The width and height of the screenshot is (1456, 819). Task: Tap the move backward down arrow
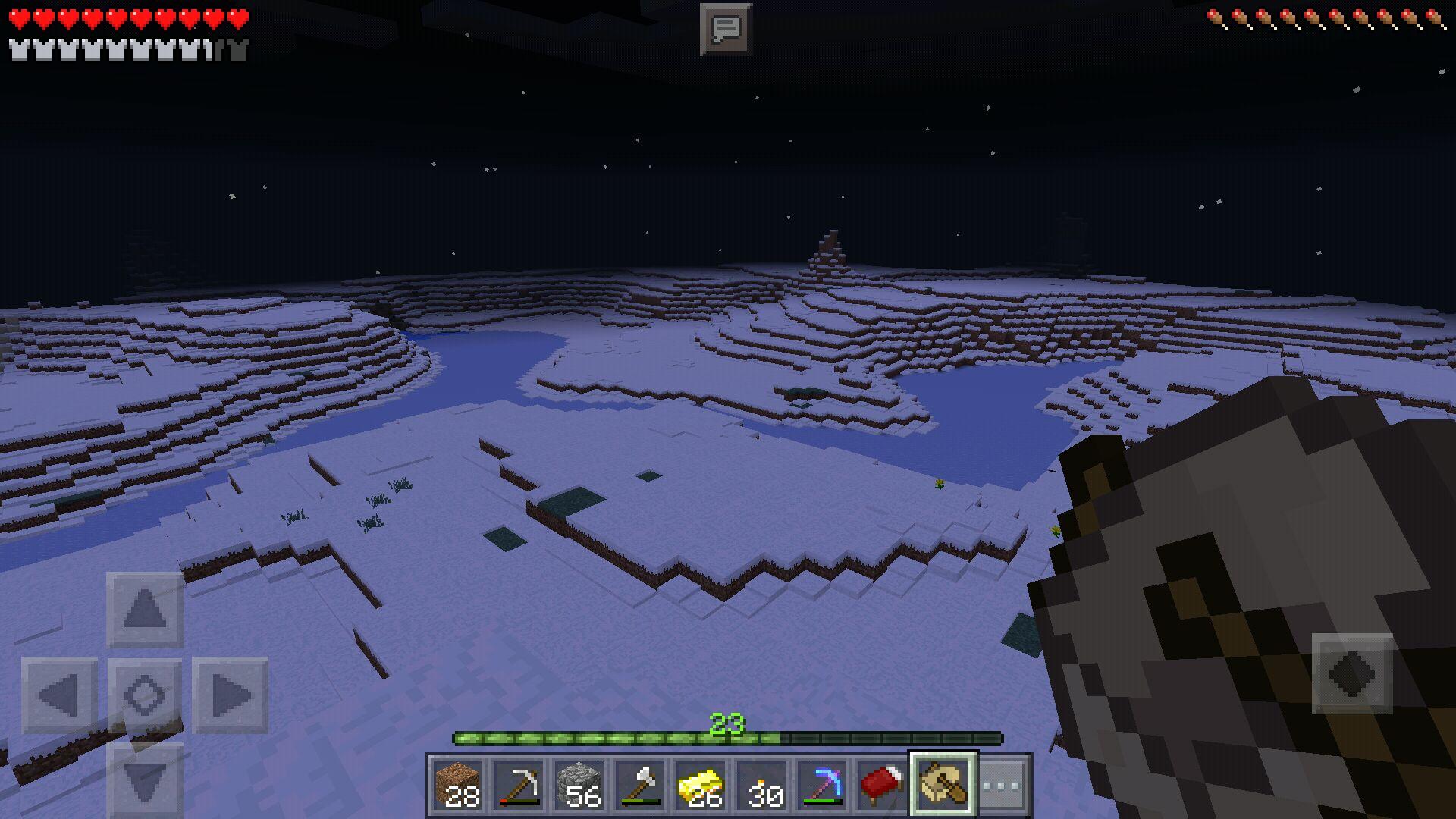[x=145, y=780]
